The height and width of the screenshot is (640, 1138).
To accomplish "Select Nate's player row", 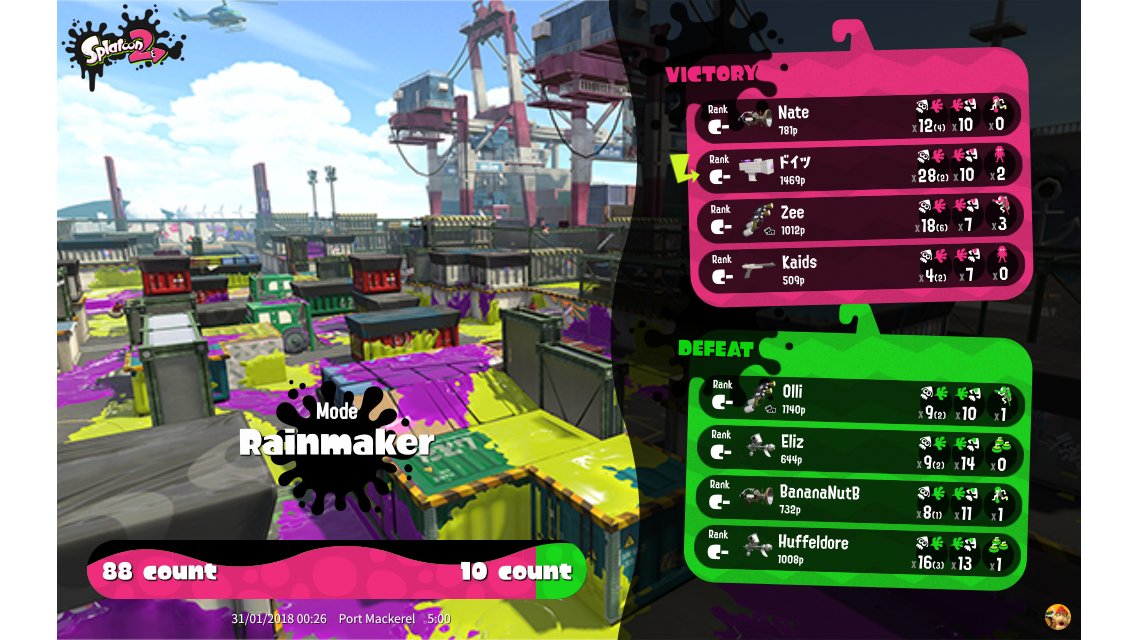I will click(858, 118).
